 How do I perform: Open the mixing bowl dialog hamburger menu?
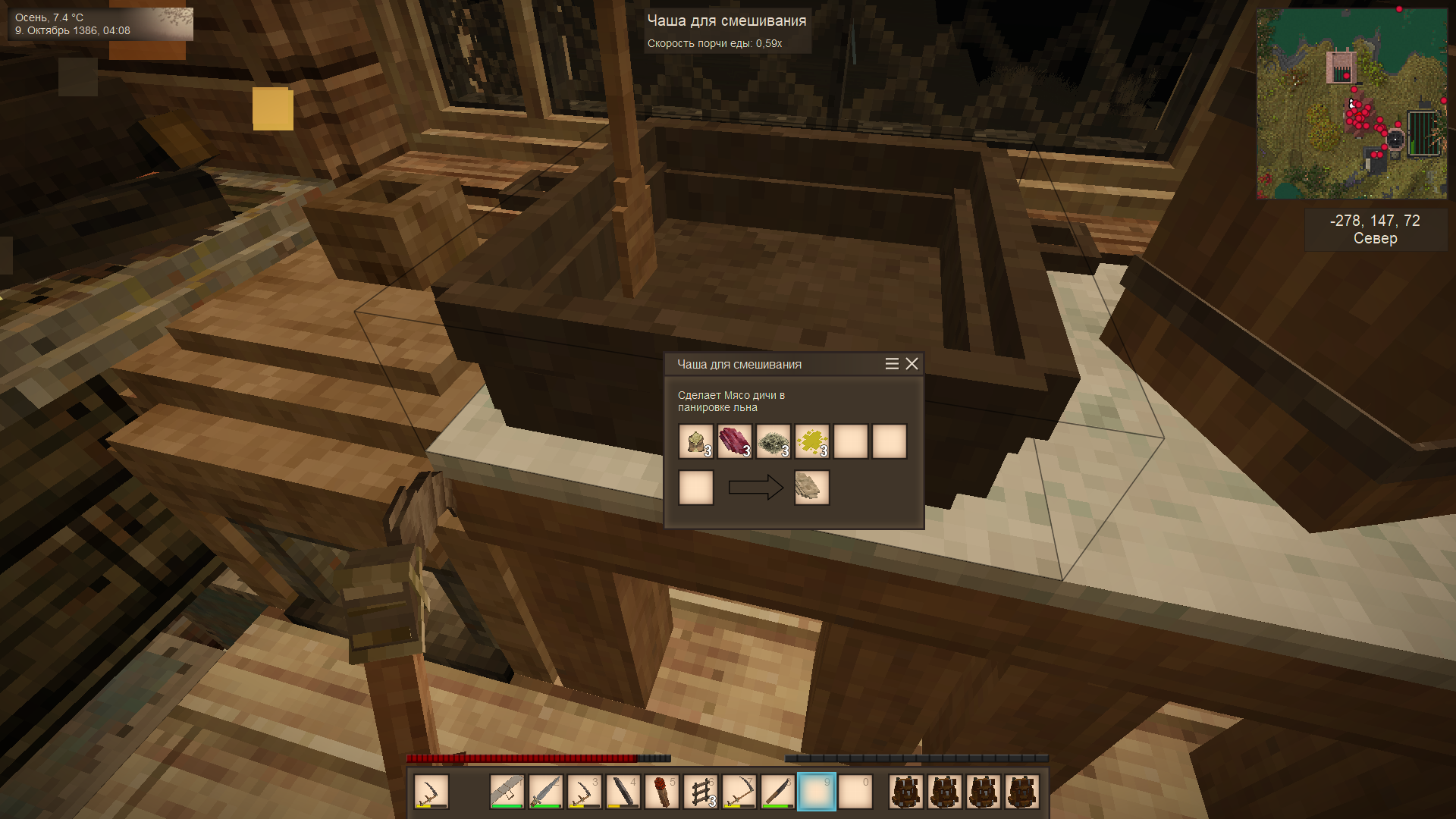[x=892, y=364]
